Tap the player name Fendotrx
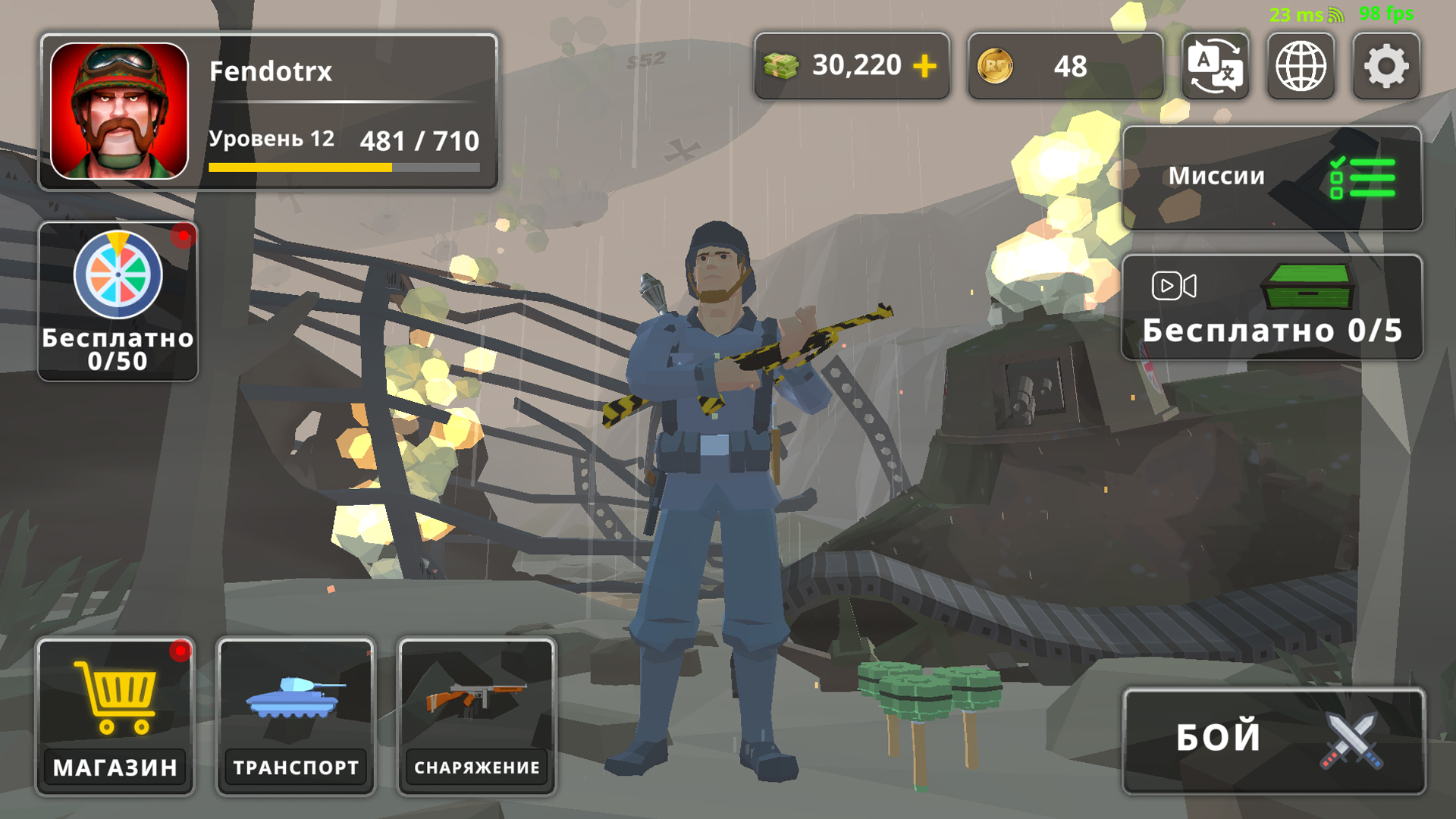The height and width of the screenshot is (819, 1456). pos(271,72)
